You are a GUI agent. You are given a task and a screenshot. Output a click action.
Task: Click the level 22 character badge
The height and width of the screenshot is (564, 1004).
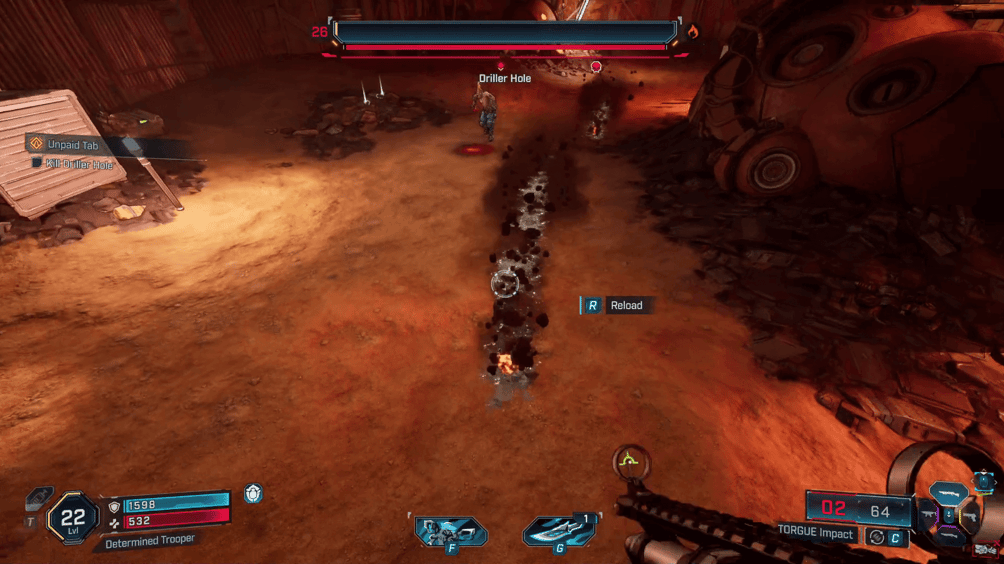[72, 517]
